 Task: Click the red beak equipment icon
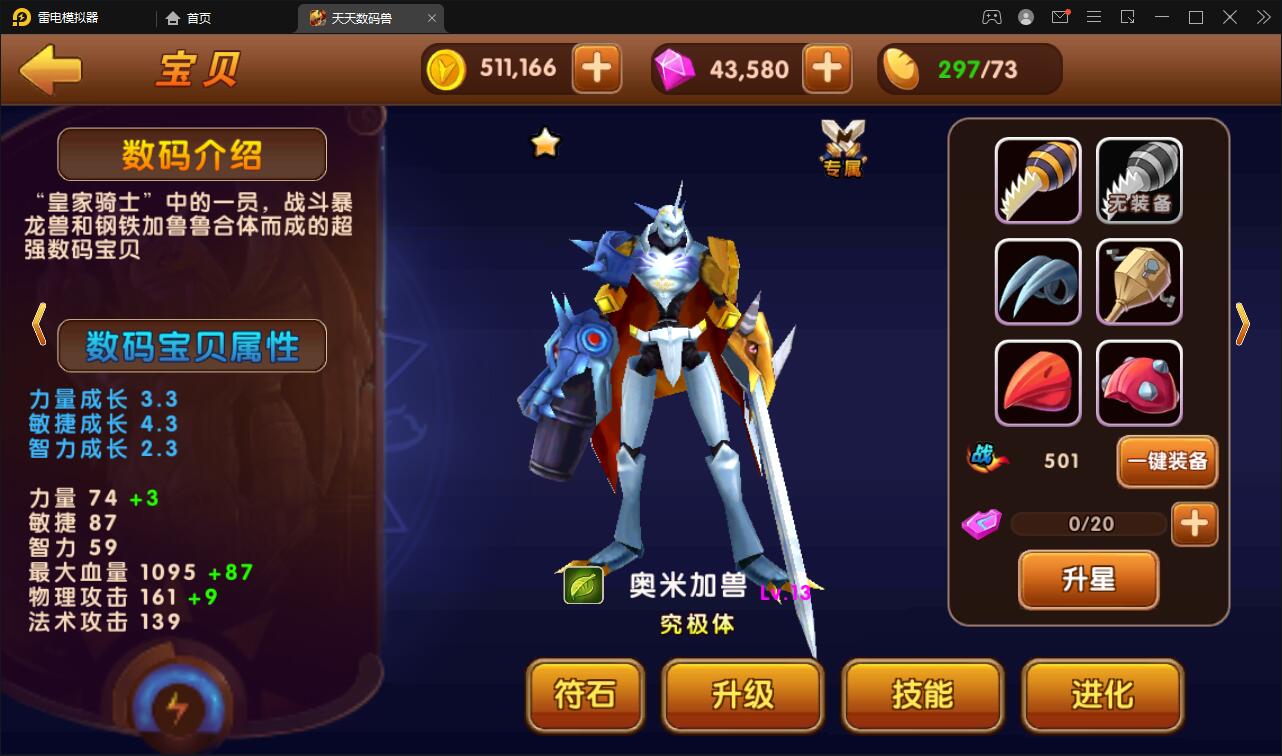[x=1037, y=383]
